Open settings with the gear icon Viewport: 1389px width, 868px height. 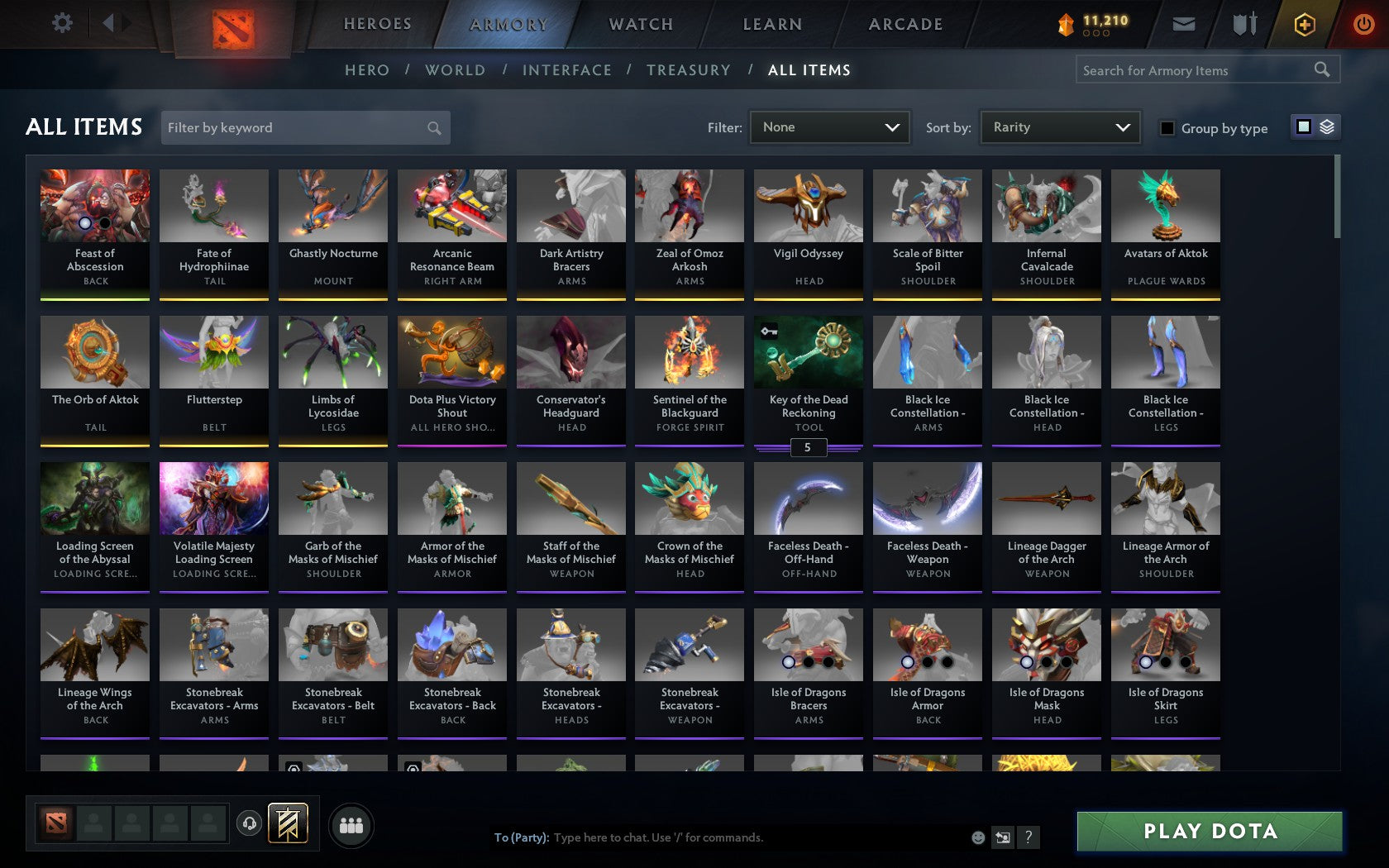pos(60,23)
